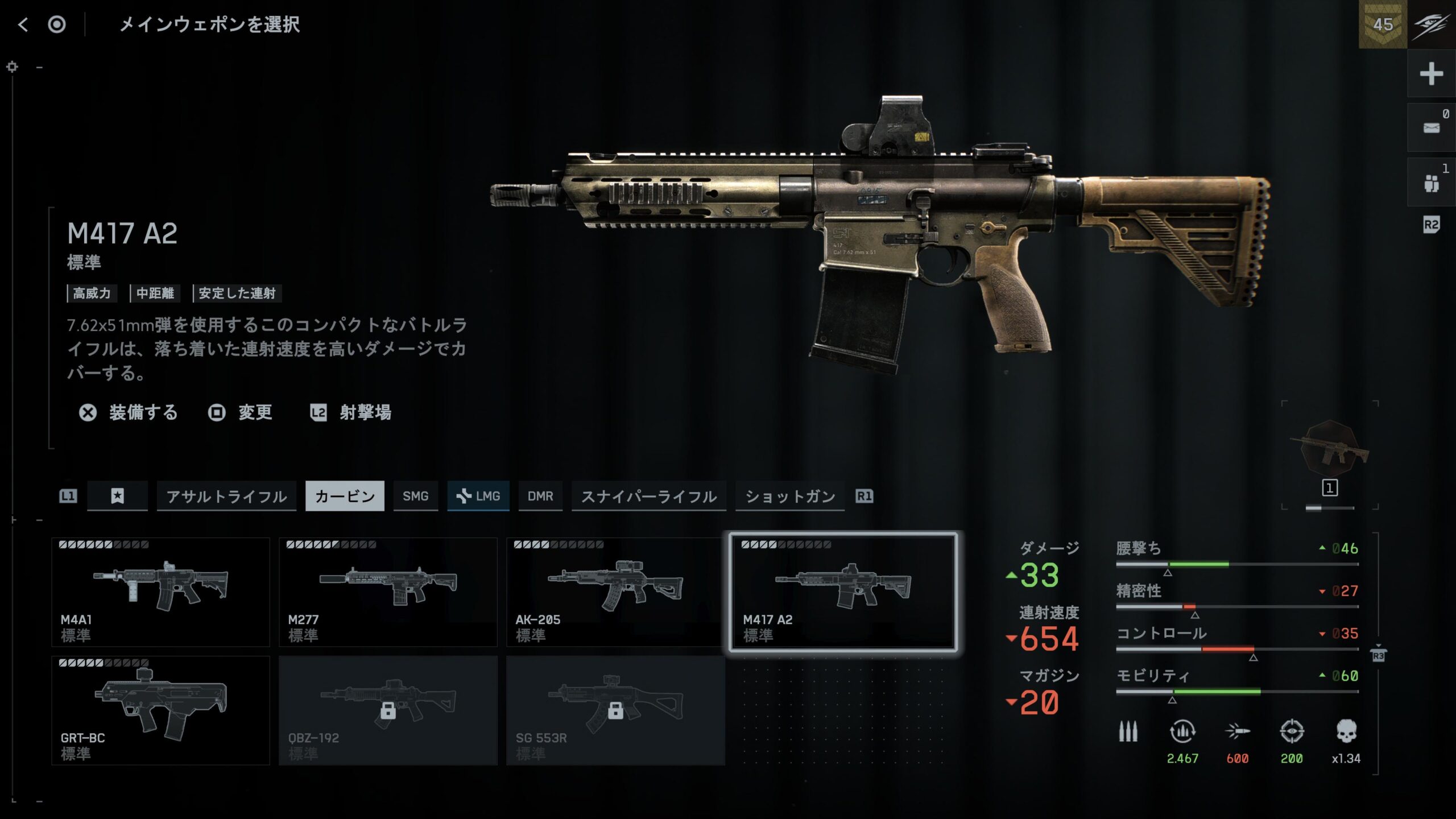Viewport: 1456px width, 819px height.
Task: Open the mail envelope icon
Action: [1431, 127]
